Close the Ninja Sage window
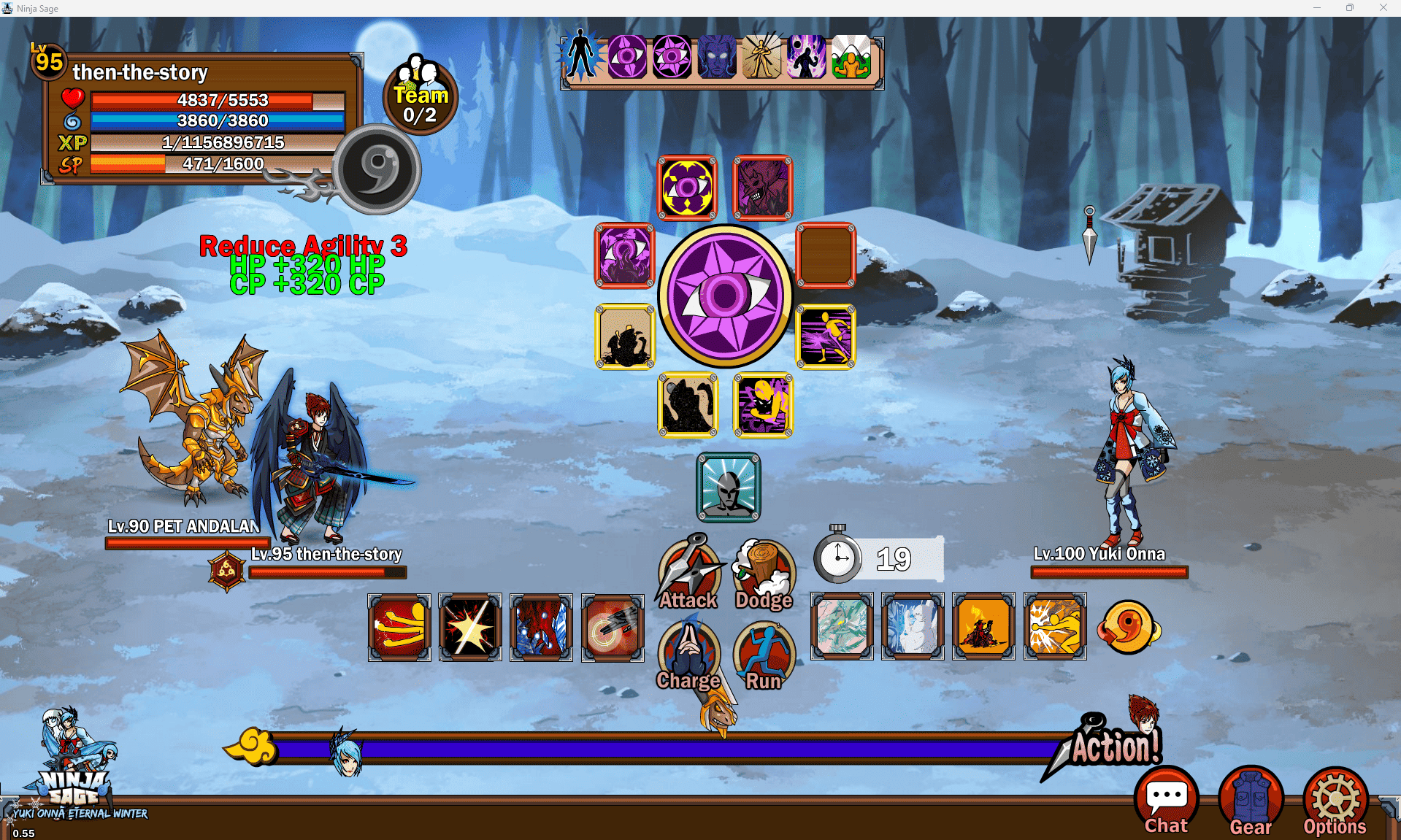The width and height of the screenshot is (1401, 840). click(x=1383, y=8)
